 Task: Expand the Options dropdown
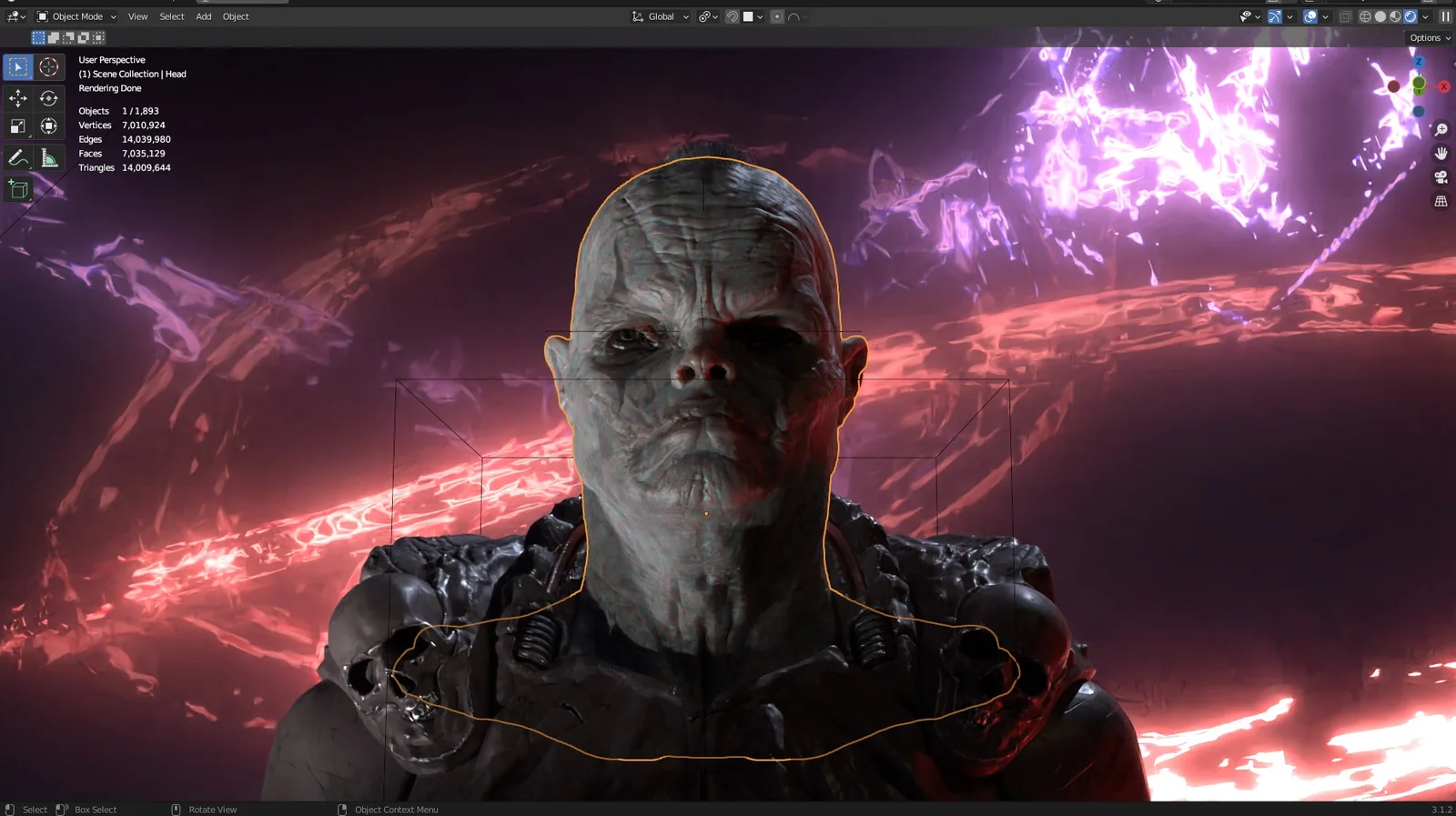[1427, 37]
